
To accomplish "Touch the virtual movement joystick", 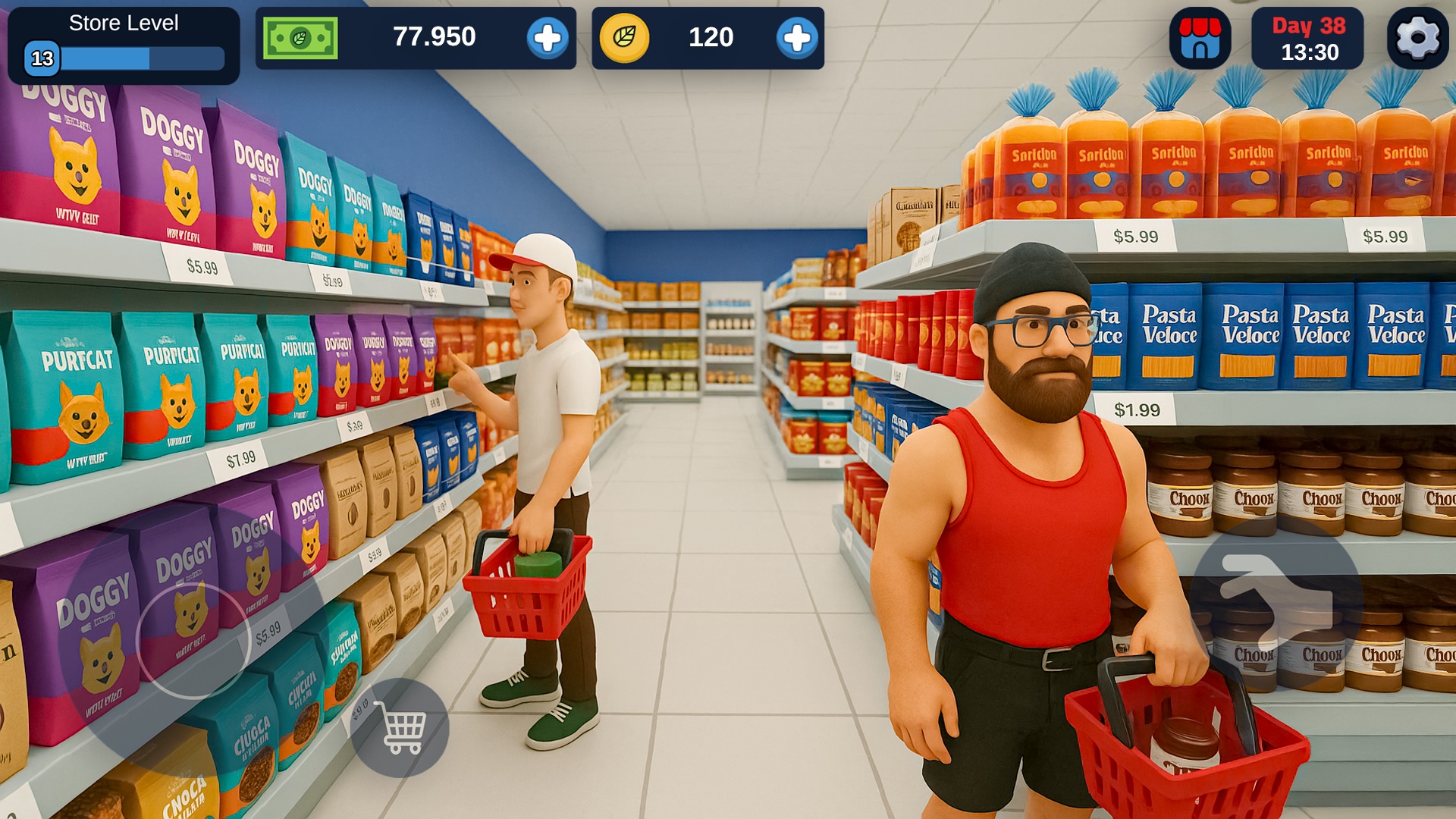I will (x=193, y=641).
